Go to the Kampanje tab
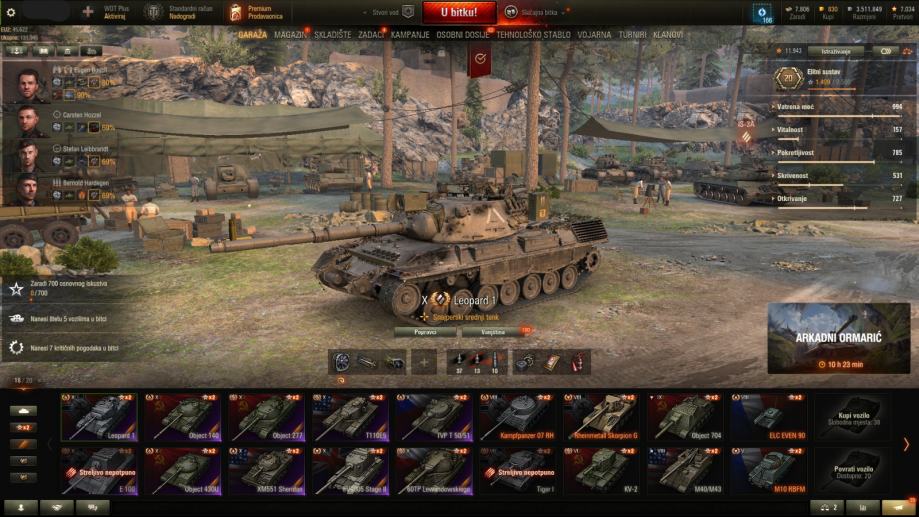Image resolution: width=919 pixels, height=517 pixels. click(410, 34)
